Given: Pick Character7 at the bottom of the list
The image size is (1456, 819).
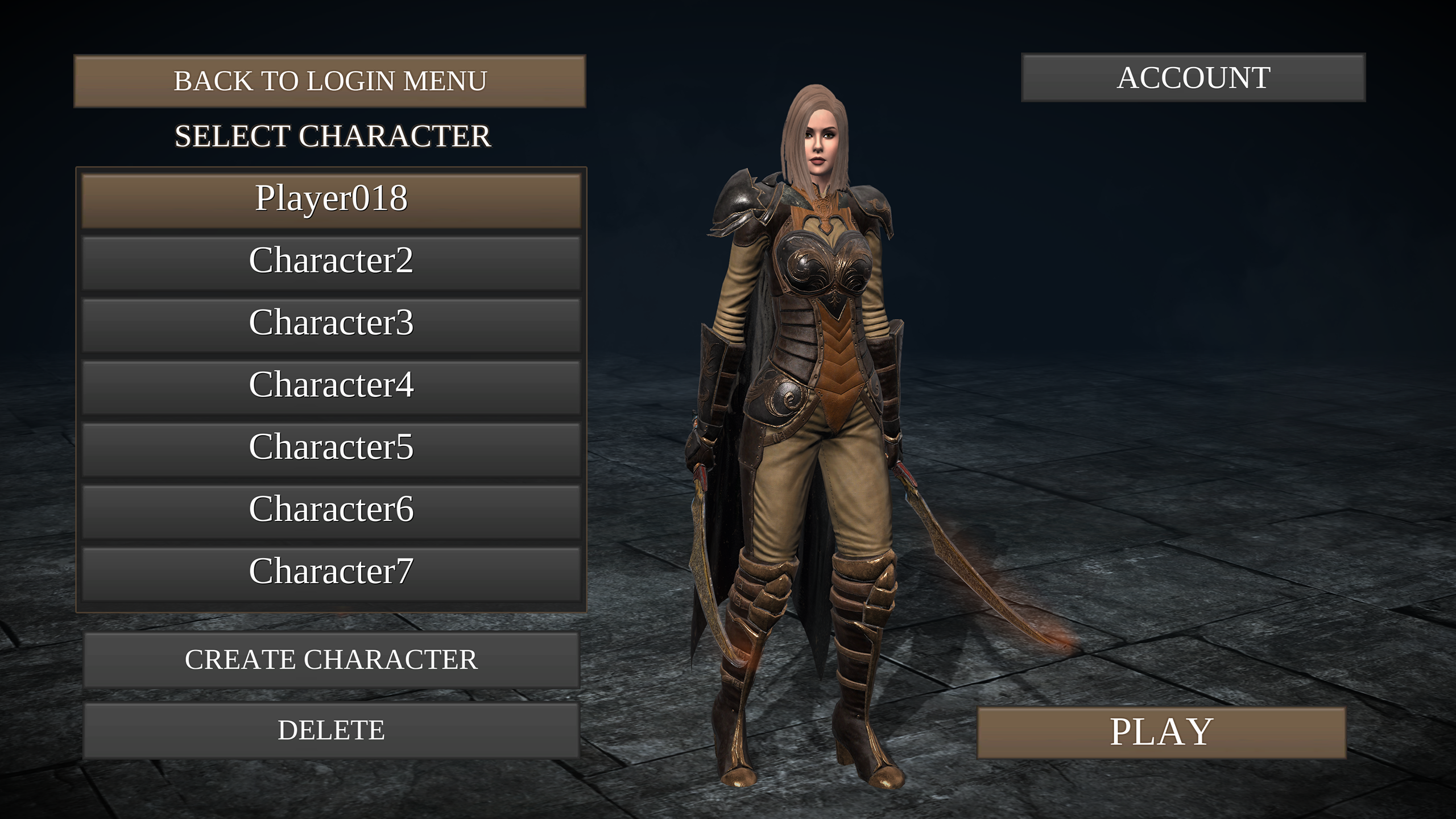Looking at the screenshot, I should pos(332,573).
